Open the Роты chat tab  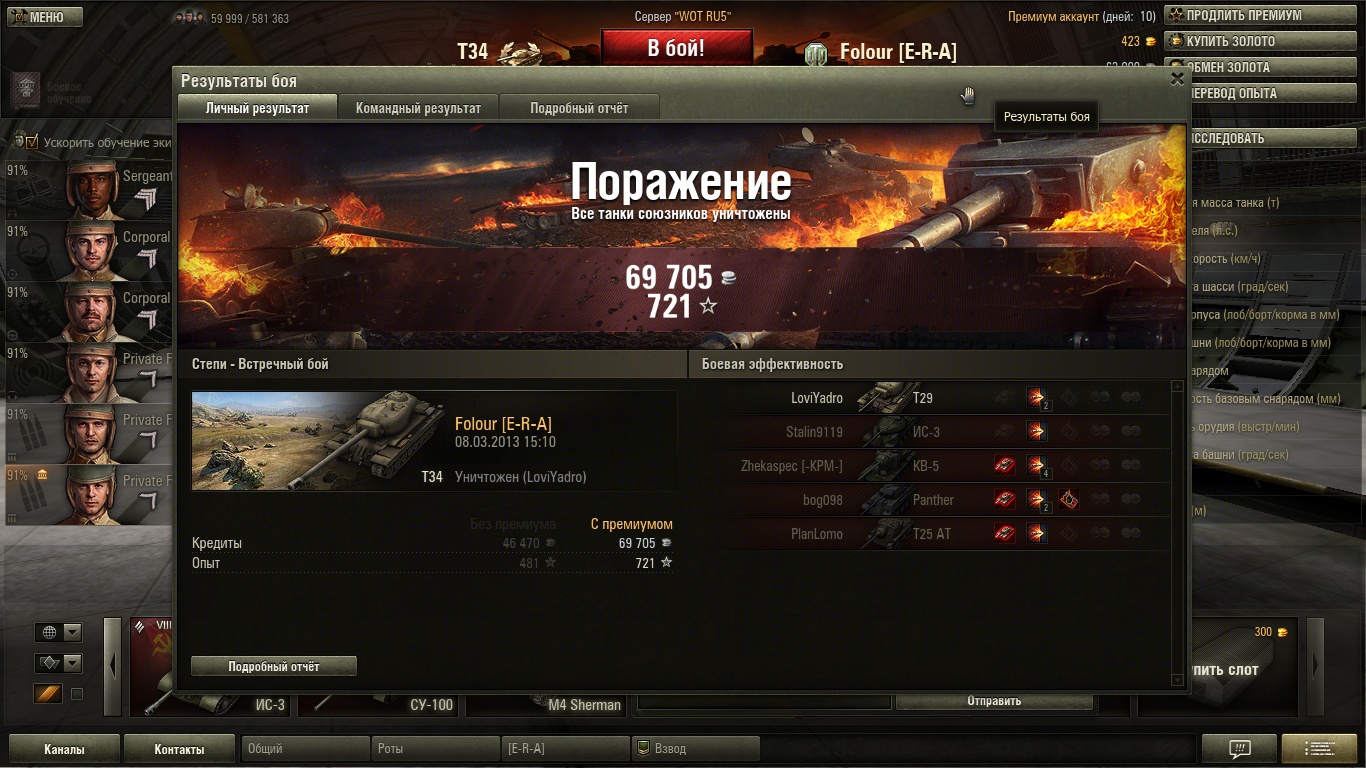(x=435, y=749)
